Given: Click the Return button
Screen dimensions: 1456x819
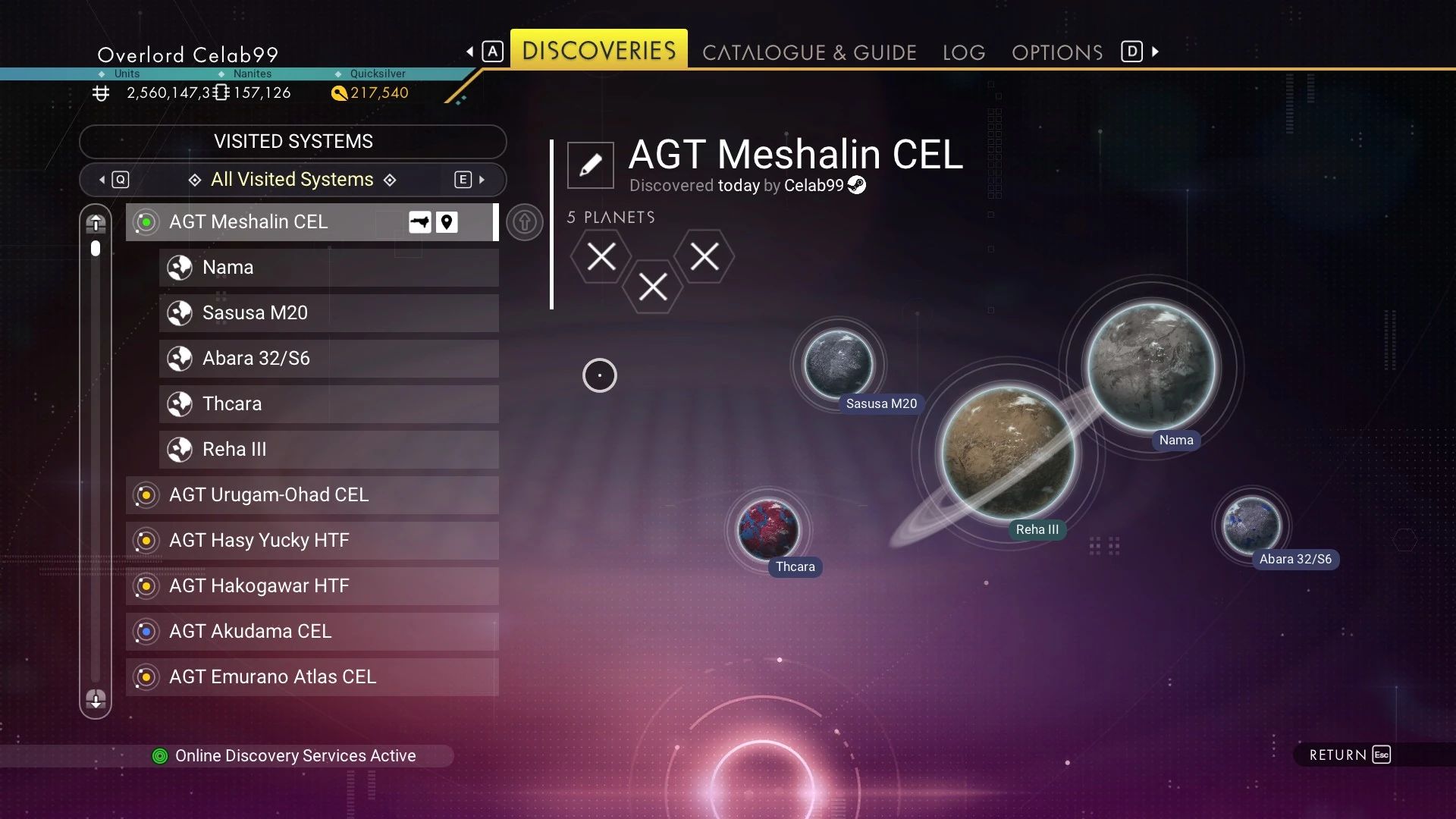Looking at the screenshot, I should click(1349, 755).
